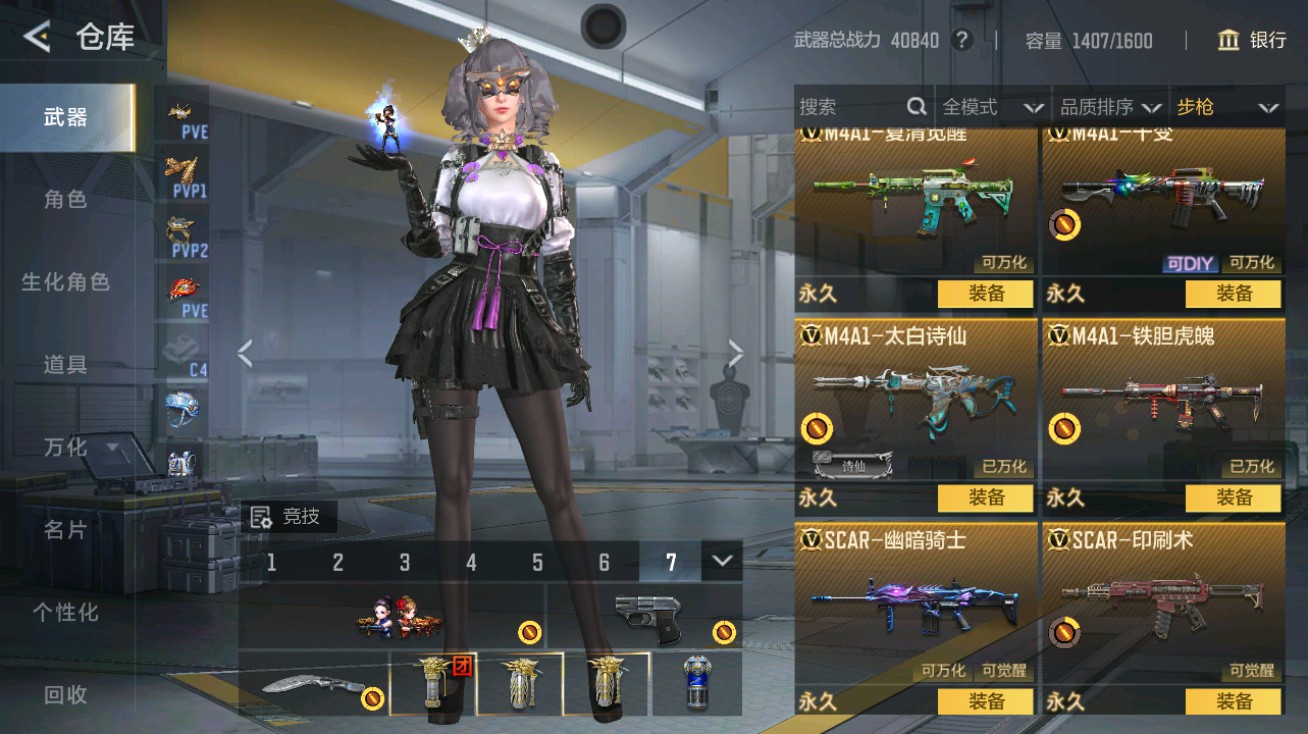Switch to the 角色 tab
The width and height of the screenshot is (1308, 734).
pyautogui.click(x=66, y=200)
